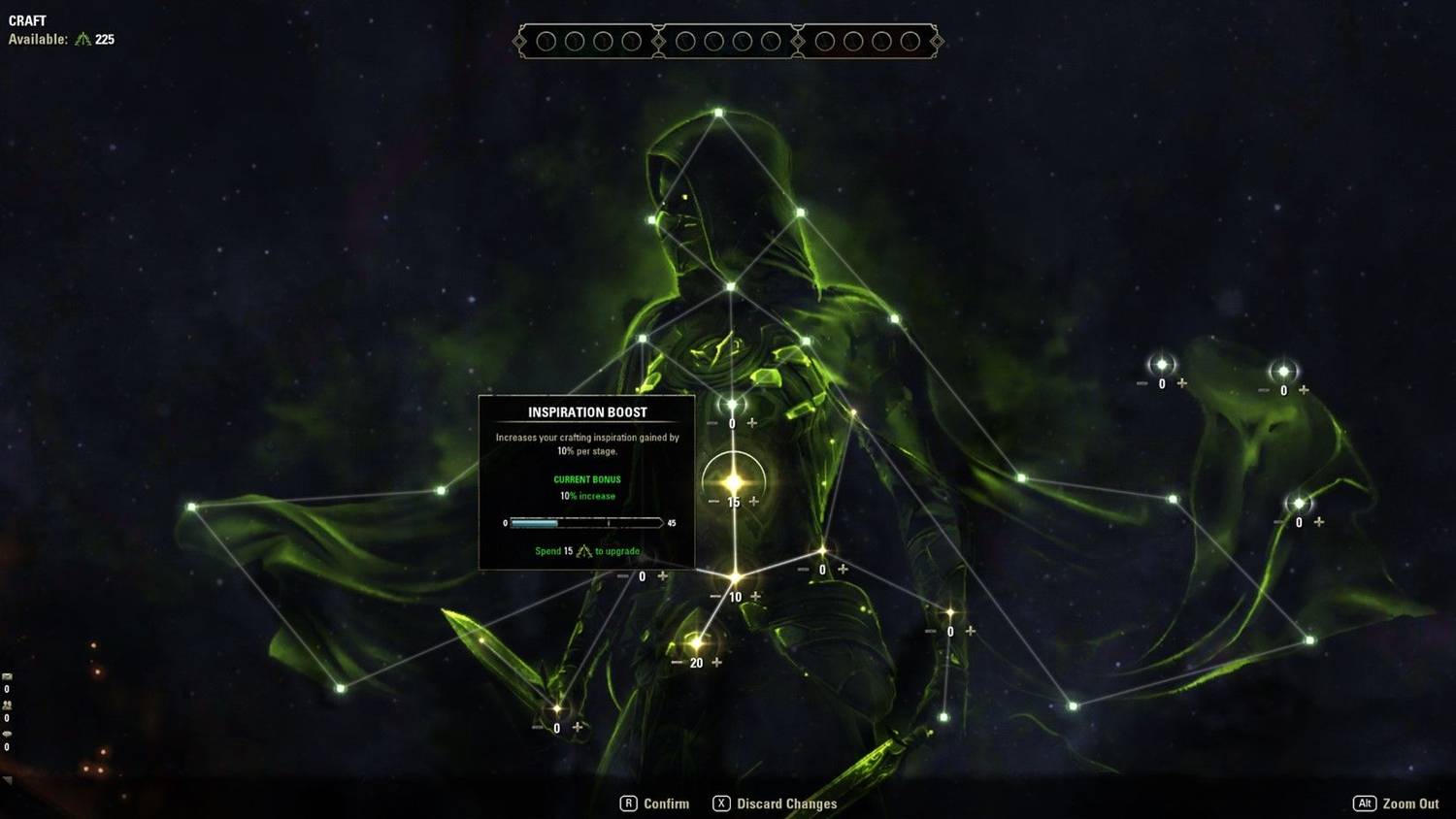
Task: Click plus beside the 0-point star near the sword
Action: (577, 727)
